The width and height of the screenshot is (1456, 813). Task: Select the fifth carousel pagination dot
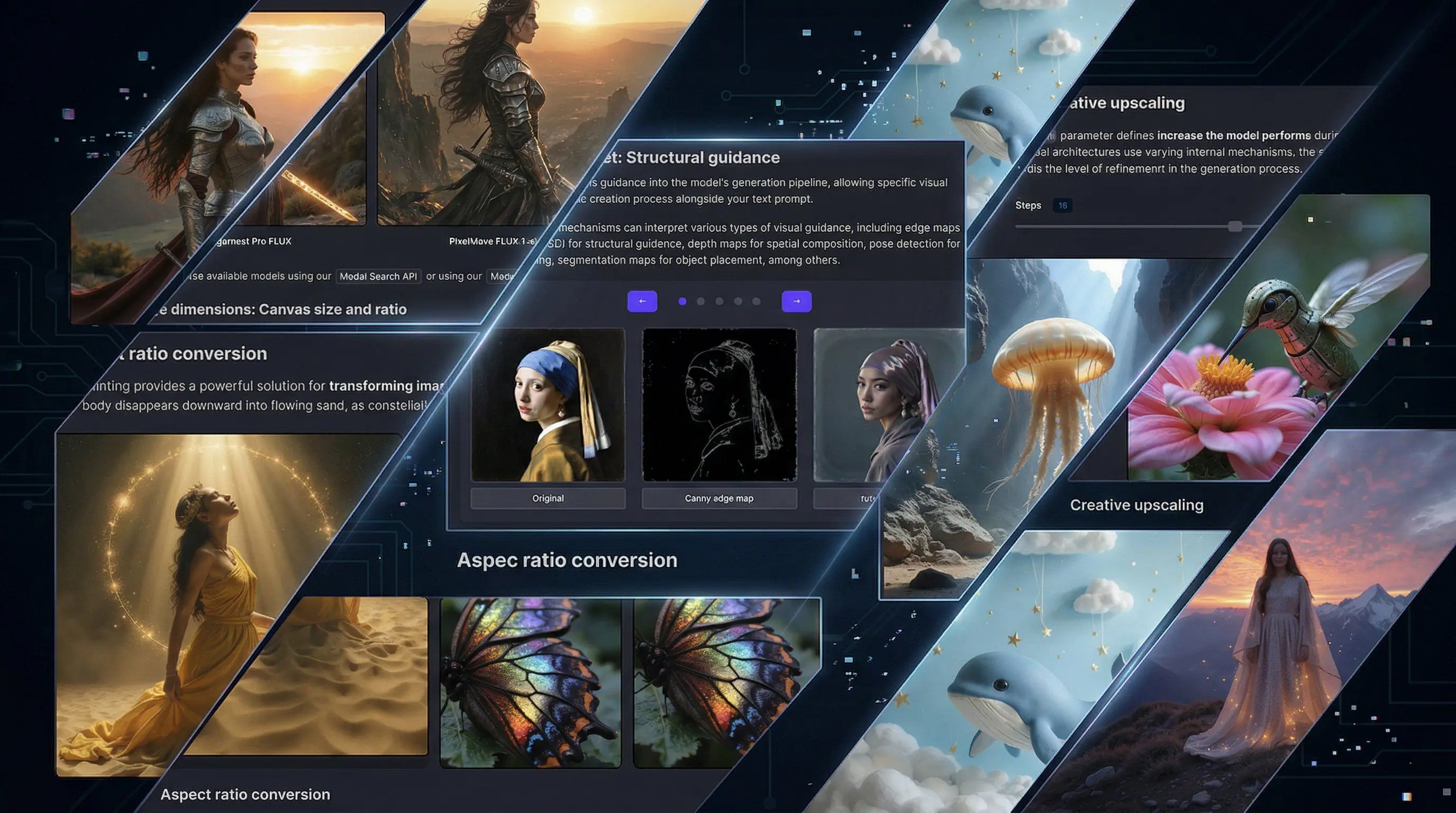coord(757,302)
